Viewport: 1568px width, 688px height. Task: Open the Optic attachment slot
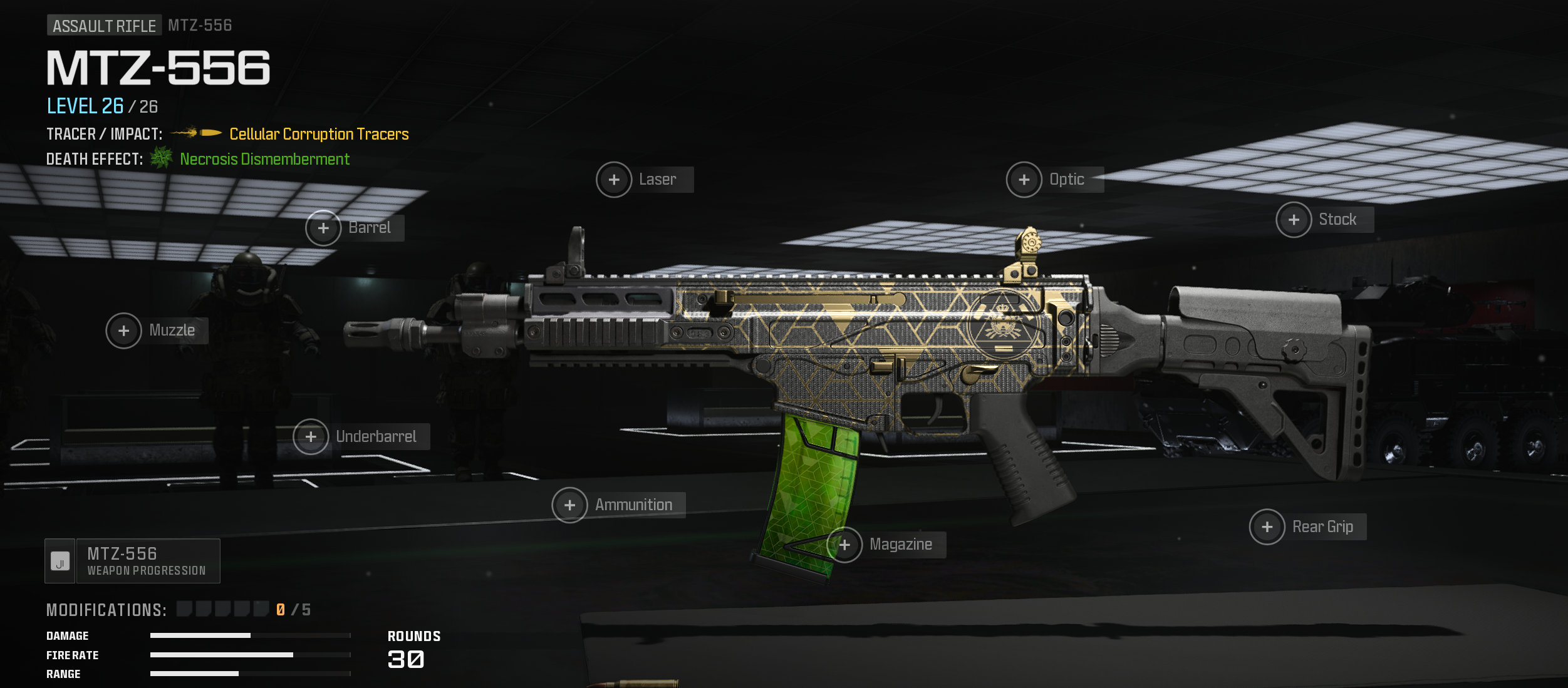1024,180
